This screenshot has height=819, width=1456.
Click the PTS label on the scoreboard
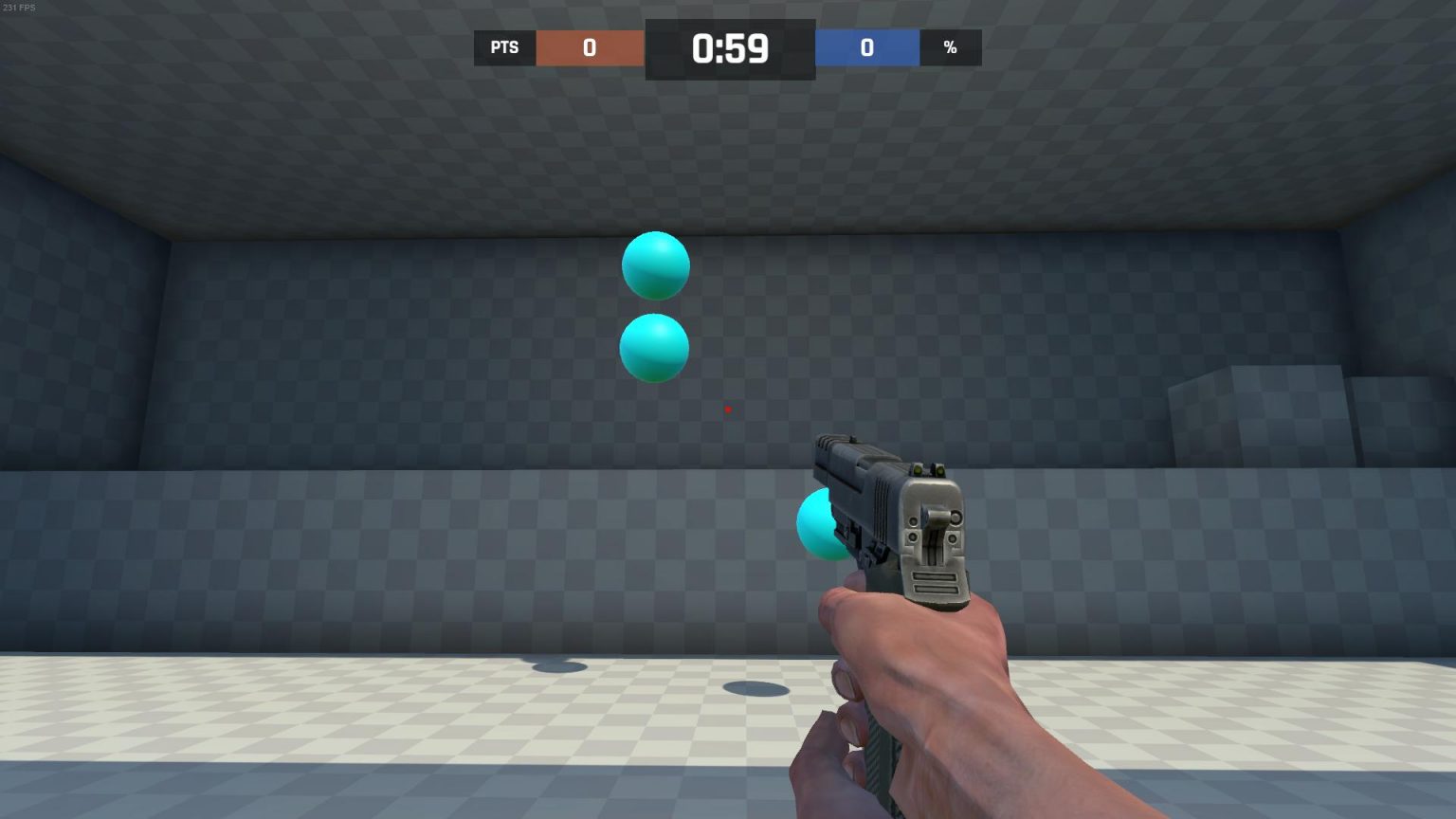(x=503, y=47)
